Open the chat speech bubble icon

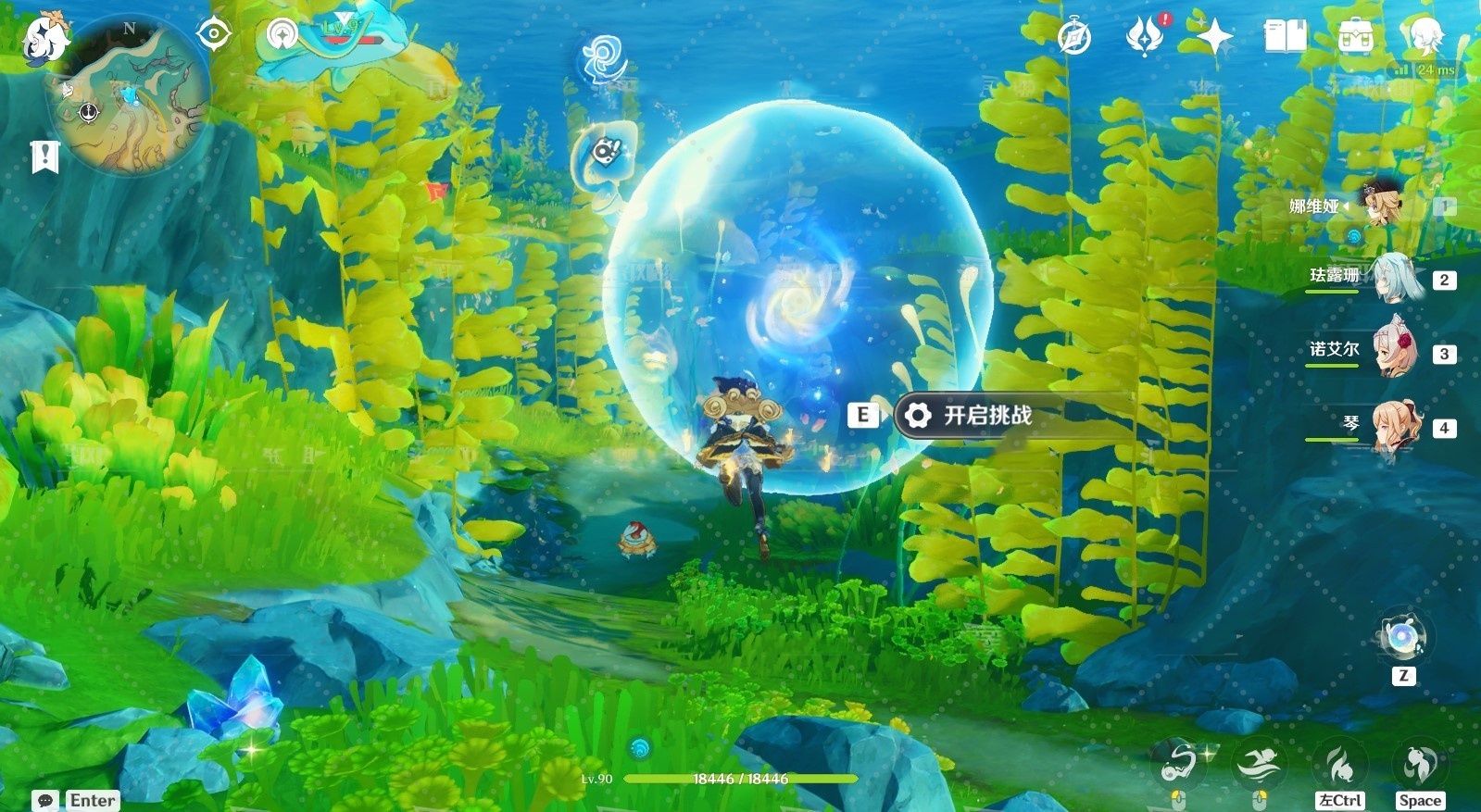pyautogui.click(x=45, y=800)
